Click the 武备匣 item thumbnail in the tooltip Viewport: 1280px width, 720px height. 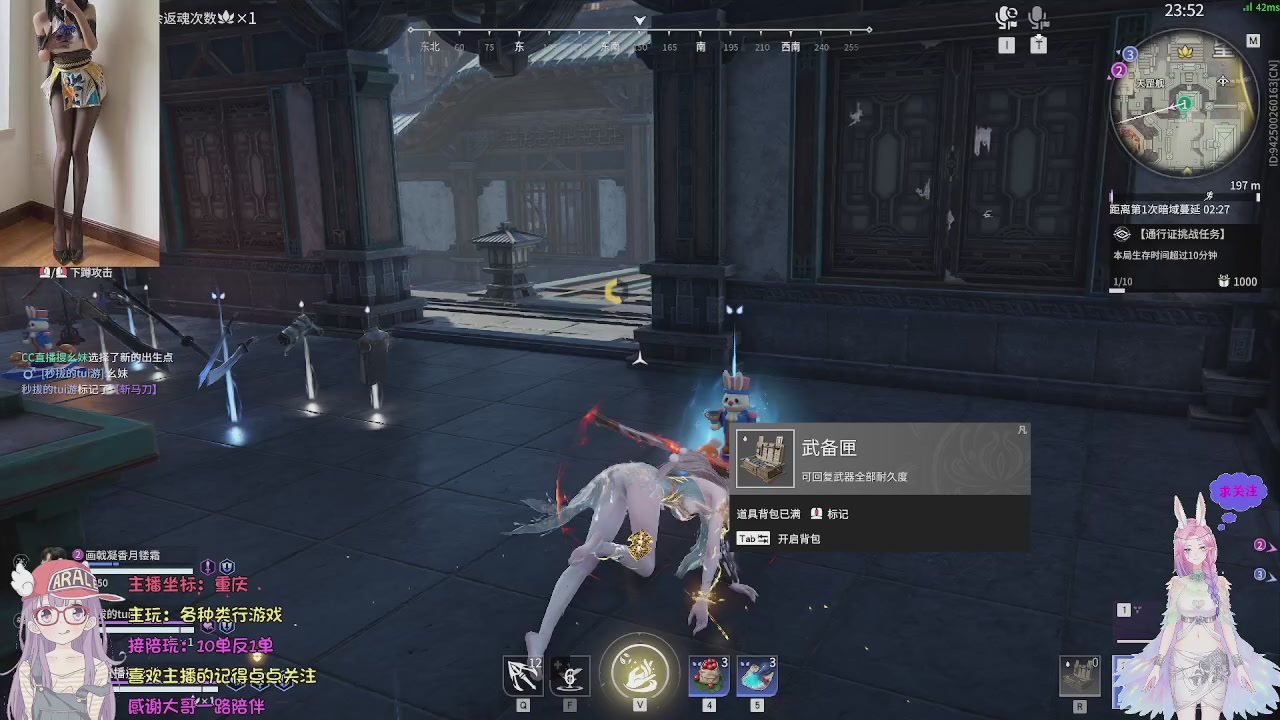pos(765,456)
